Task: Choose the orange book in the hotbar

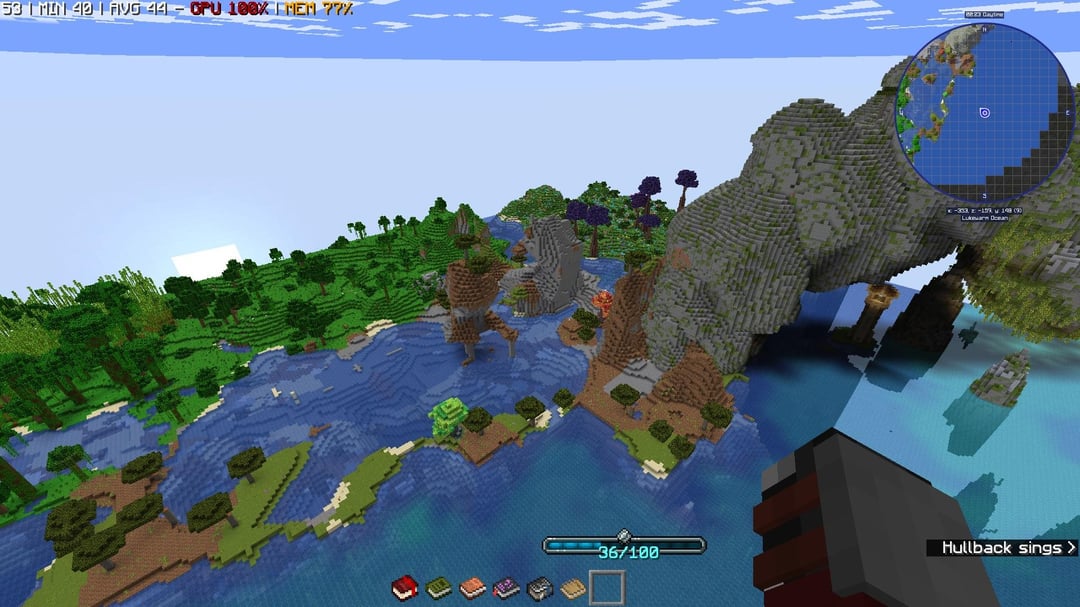Action: click(x=473, y=588)
